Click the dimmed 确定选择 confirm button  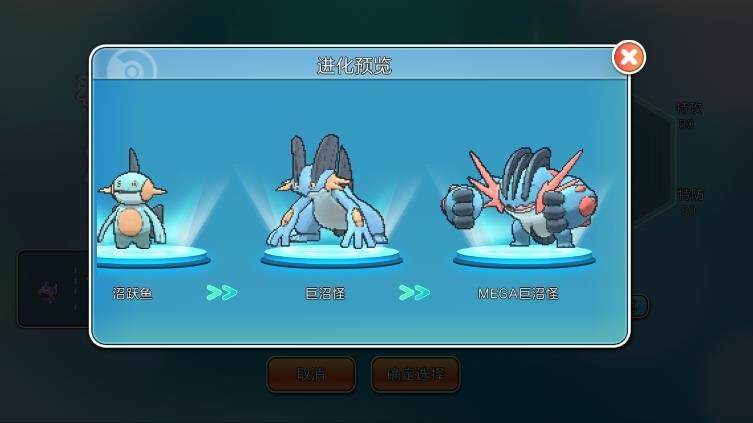[415, 375]
